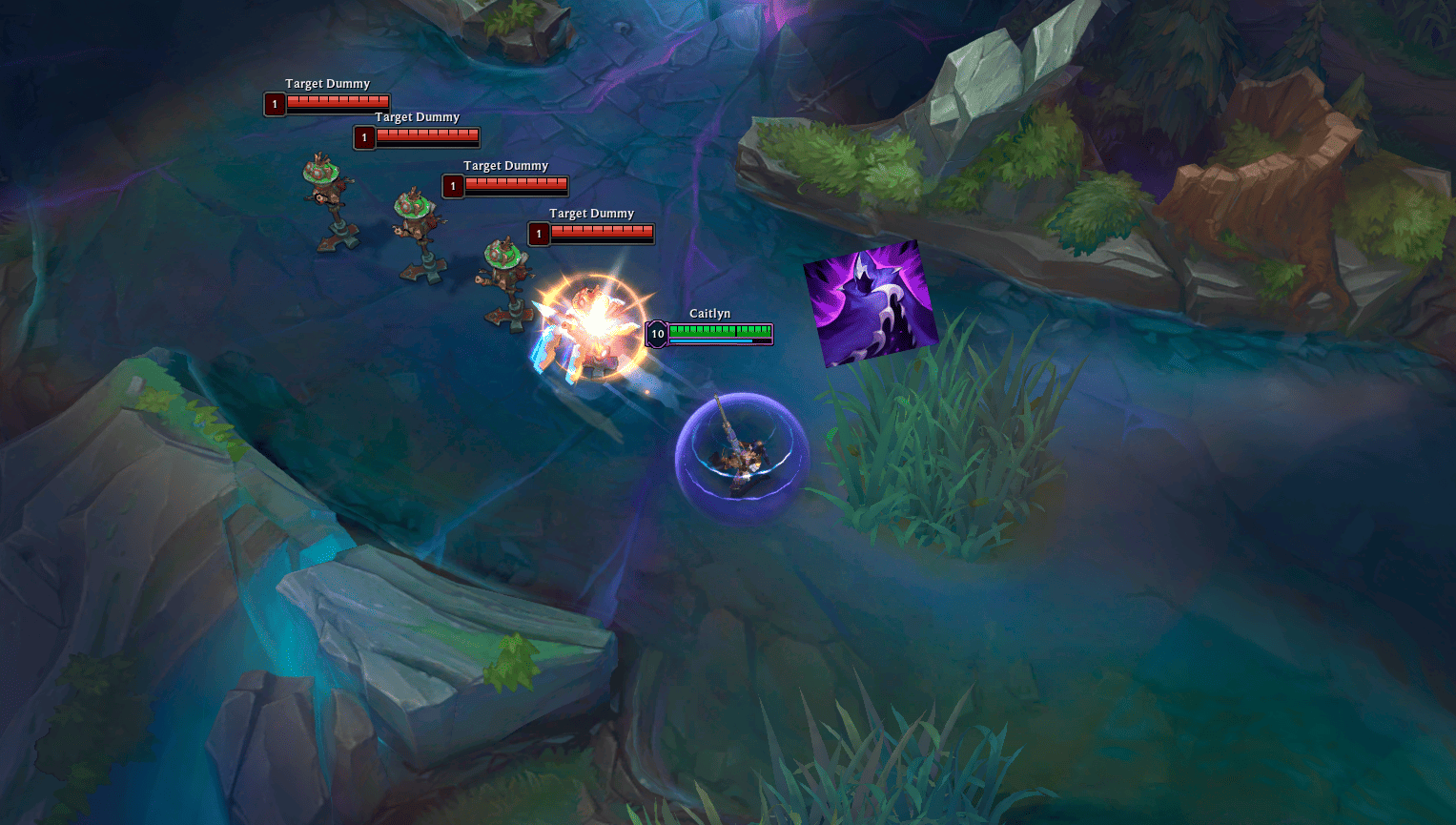1456x825 pixels.
Task: Click the second Target Dummy's red health bar
Action: click(x=427, y=136)
